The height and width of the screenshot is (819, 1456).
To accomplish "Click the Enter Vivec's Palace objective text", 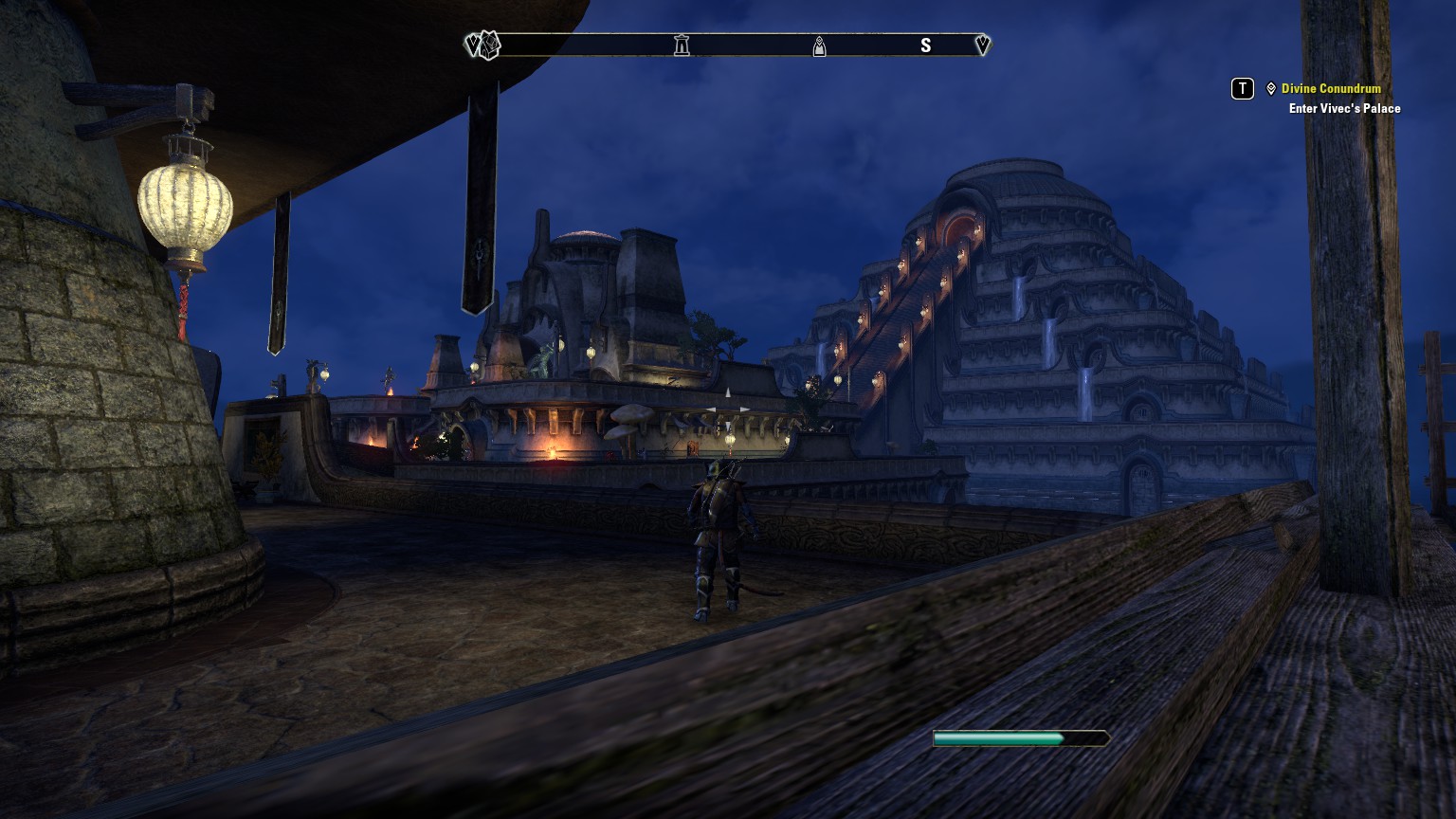I will 1344,108.
